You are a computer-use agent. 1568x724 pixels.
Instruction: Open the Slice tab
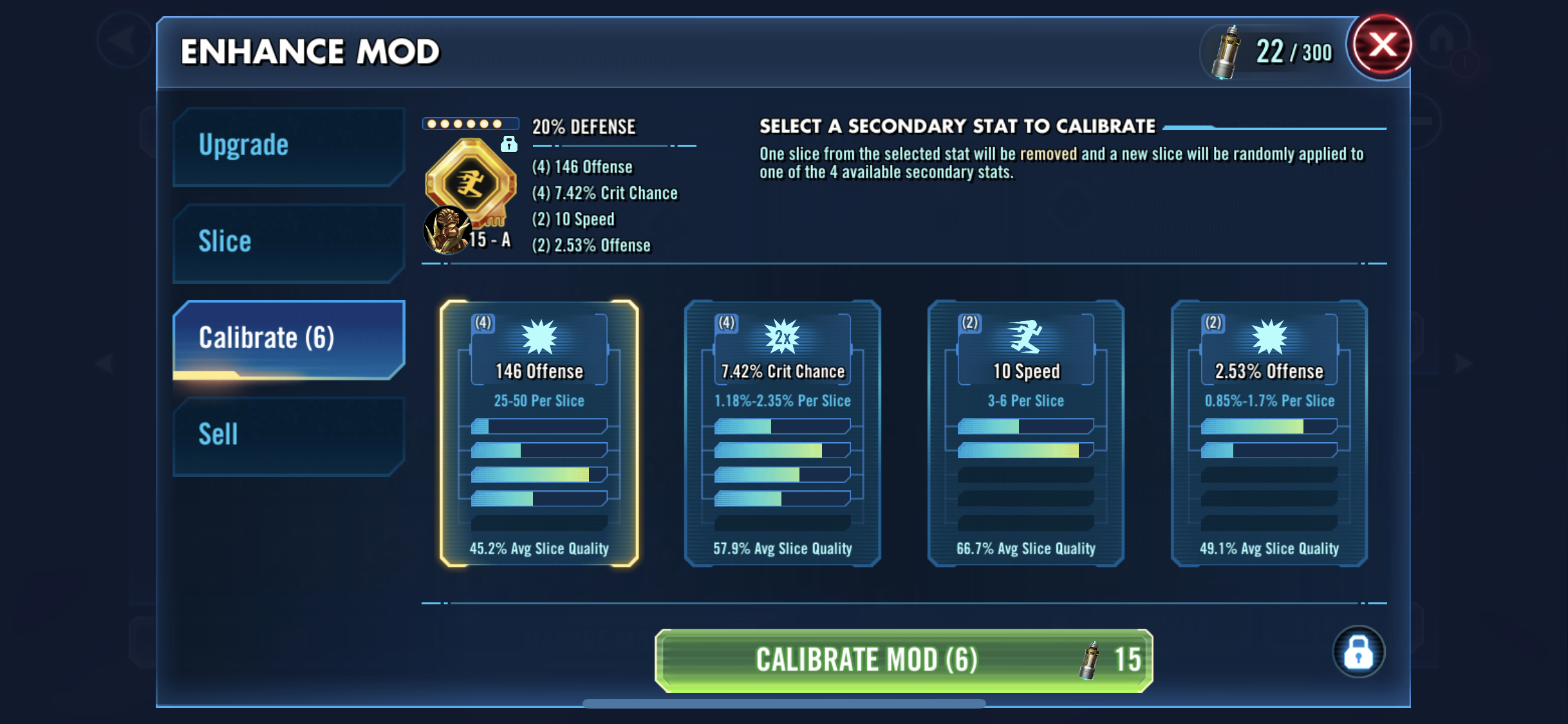tap(288, 243)
